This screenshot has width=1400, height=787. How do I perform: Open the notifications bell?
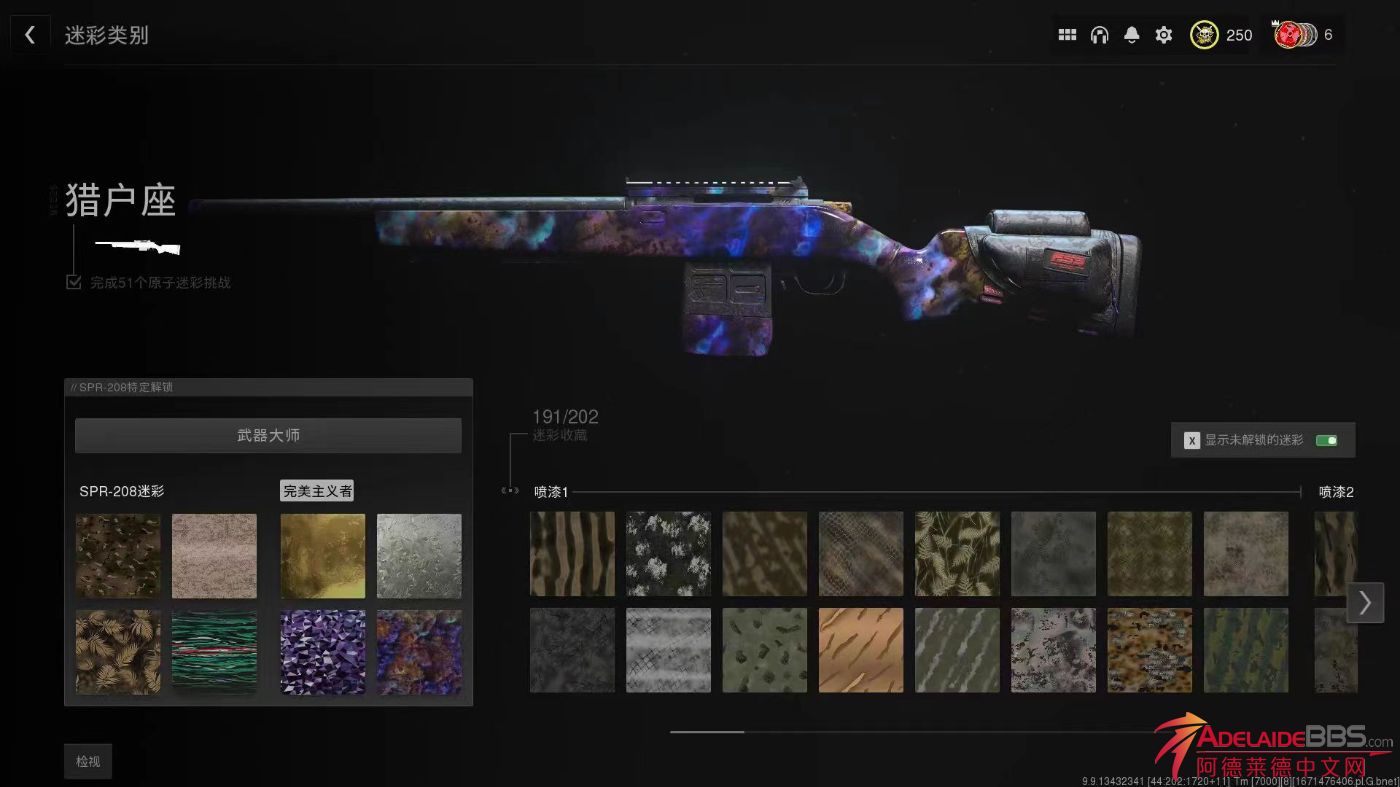coord(1131,35)
